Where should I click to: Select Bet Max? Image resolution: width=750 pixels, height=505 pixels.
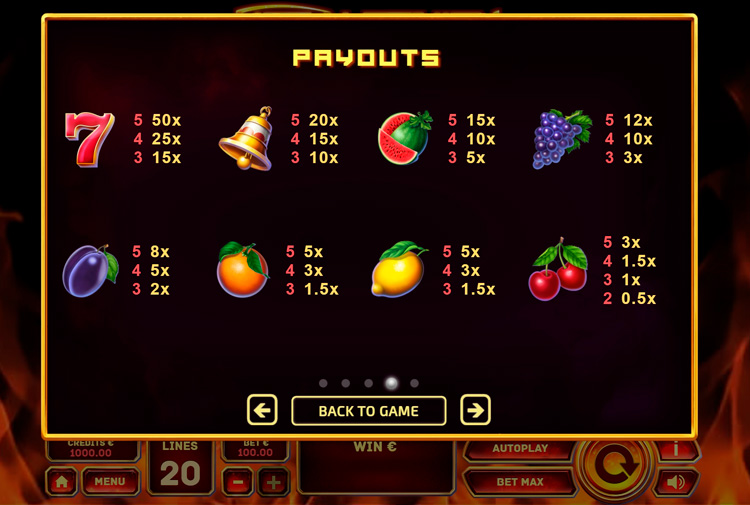(519, 482)
